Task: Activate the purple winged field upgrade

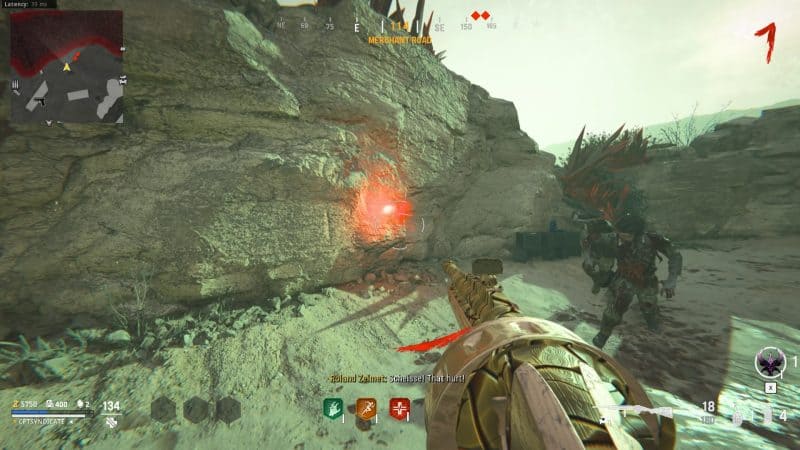Action: click(x=770, y=362)
